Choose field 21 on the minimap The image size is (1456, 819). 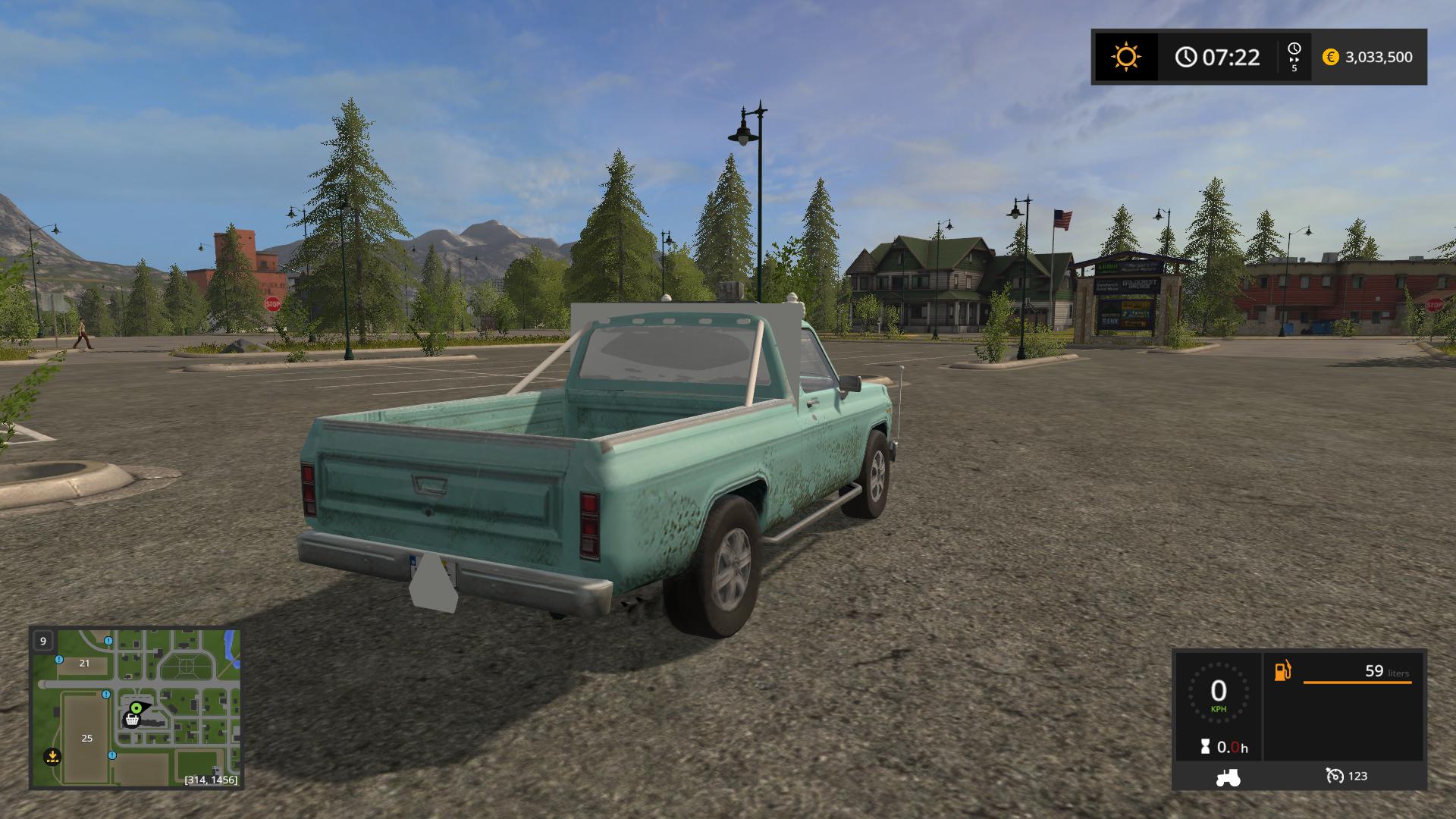tap(84, 663)
